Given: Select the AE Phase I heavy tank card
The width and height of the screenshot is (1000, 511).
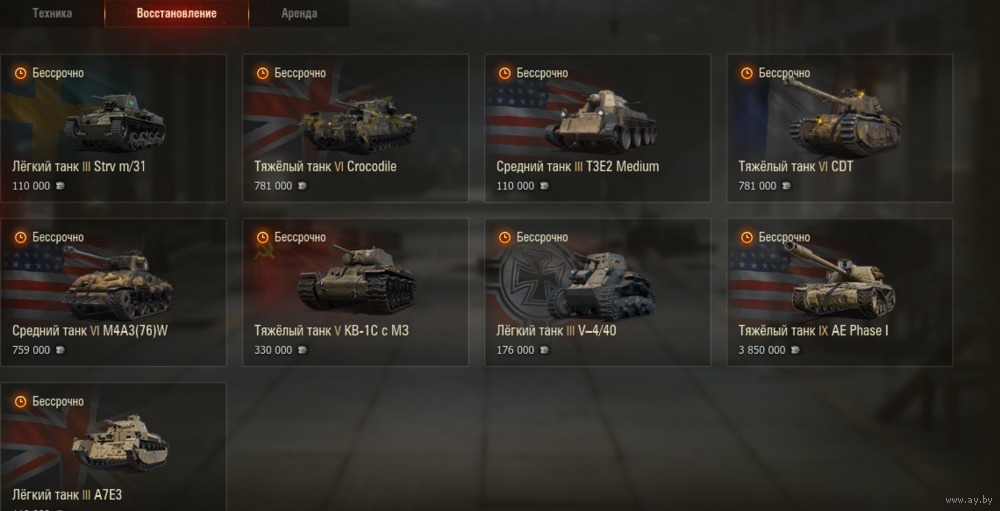Looking at the screenshot, I should [840, 292].
